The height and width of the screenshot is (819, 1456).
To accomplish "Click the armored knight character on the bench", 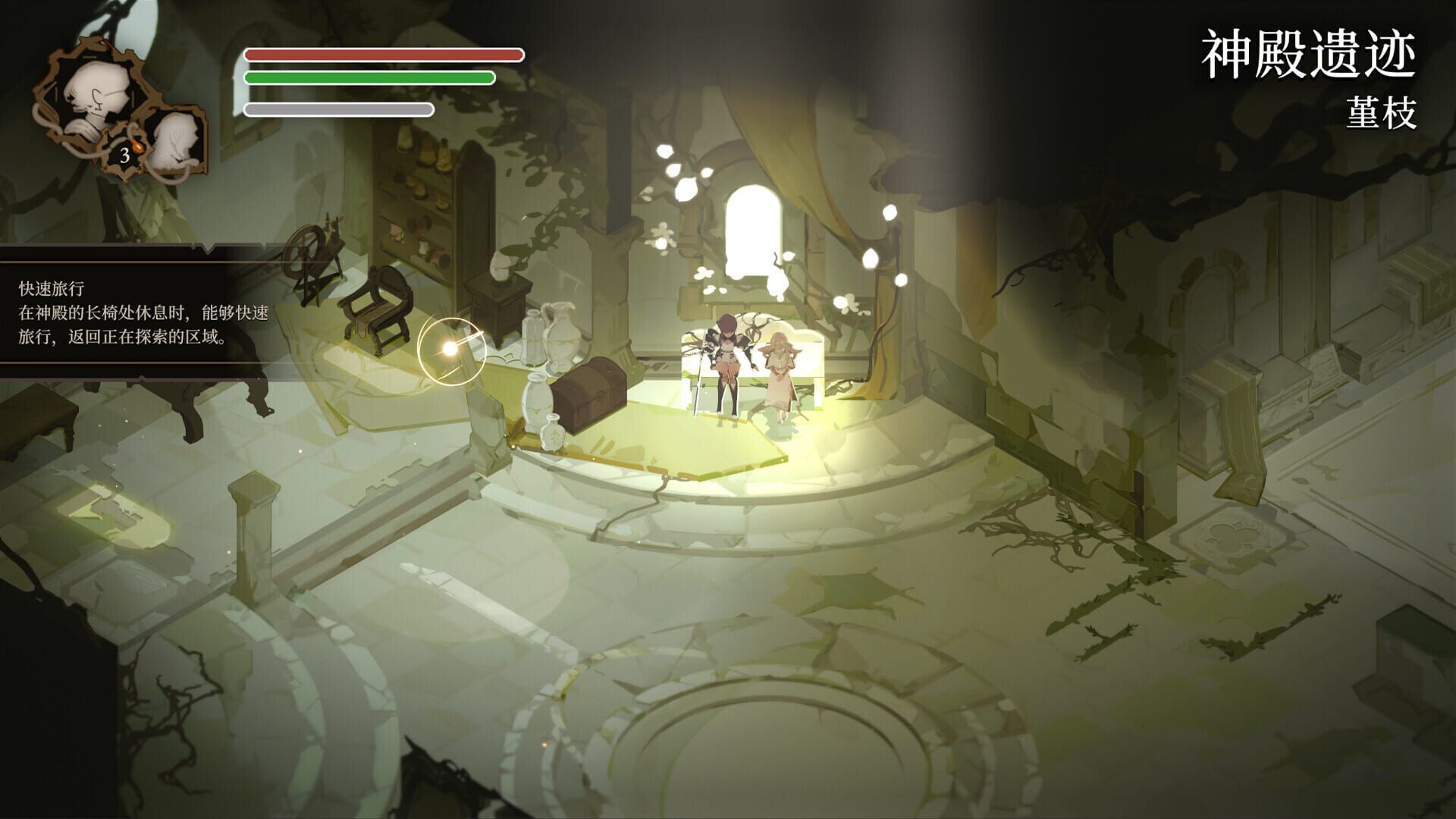I will tap(724, 356).
